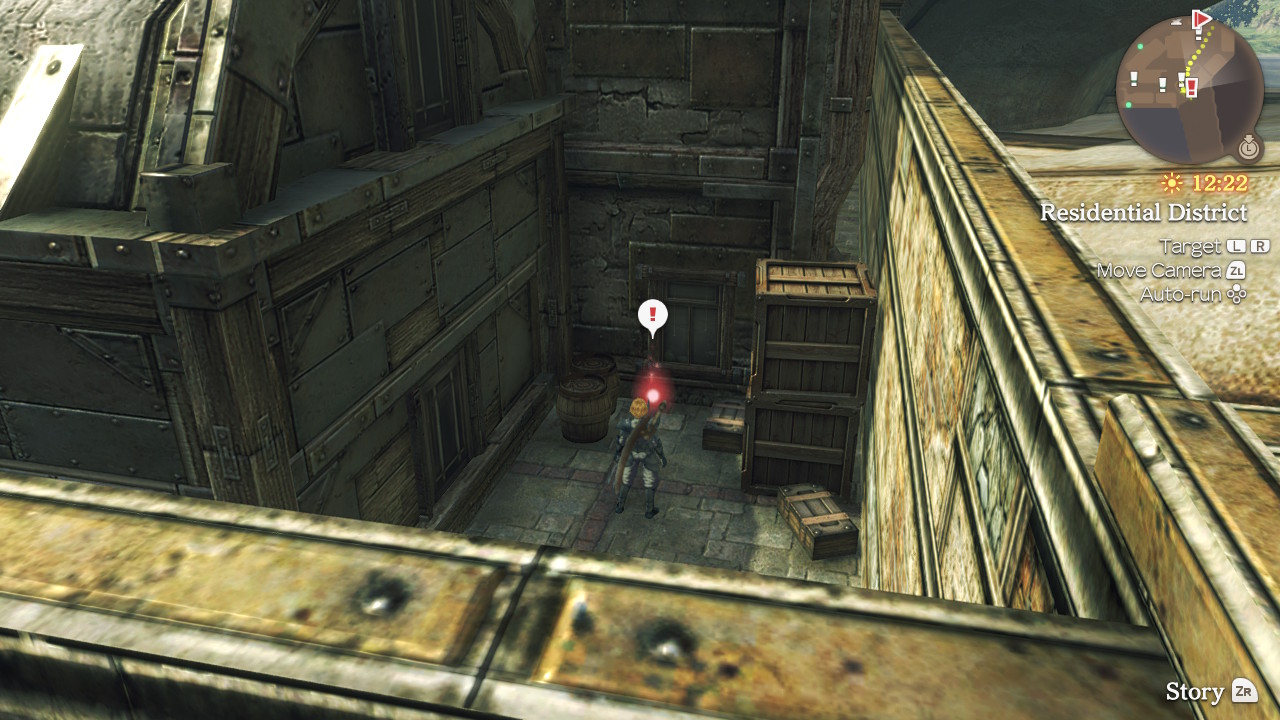This screenshot has width=1280, height=720.
Task: Select the red flag destination marker
Action: coord(1201,18)
